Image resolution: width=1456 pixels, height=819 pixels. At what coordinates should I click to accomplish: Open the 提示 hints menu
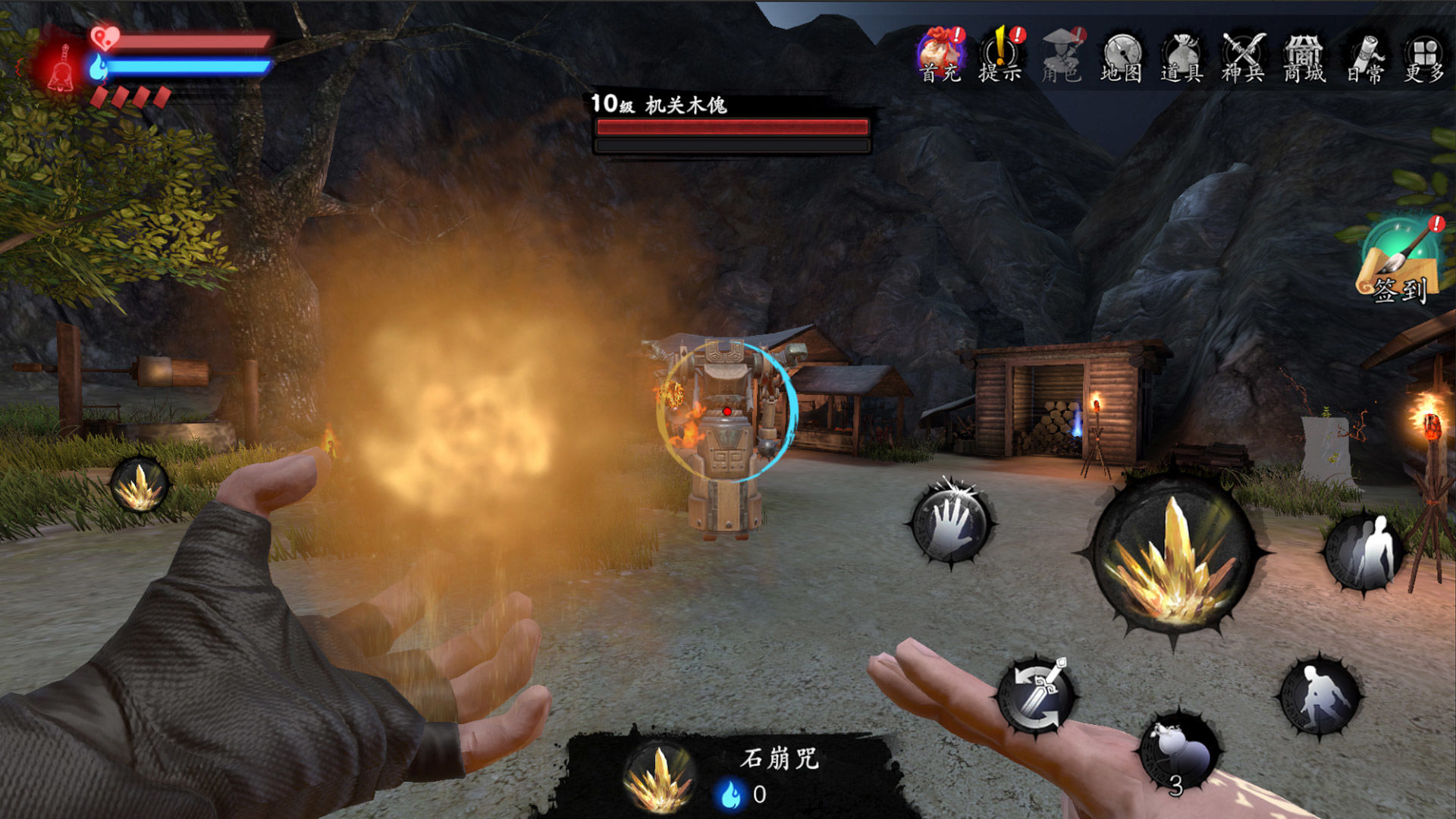pyautogui.click(x=1000, y=55)
